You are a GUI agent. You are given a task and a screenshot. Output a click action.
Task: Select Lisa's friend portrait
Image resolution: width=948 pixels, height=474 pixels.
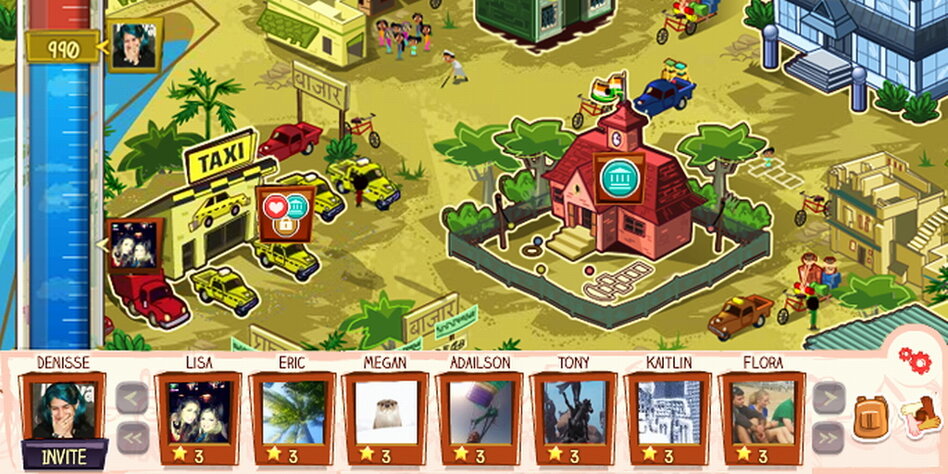click(x=198, y=412)
